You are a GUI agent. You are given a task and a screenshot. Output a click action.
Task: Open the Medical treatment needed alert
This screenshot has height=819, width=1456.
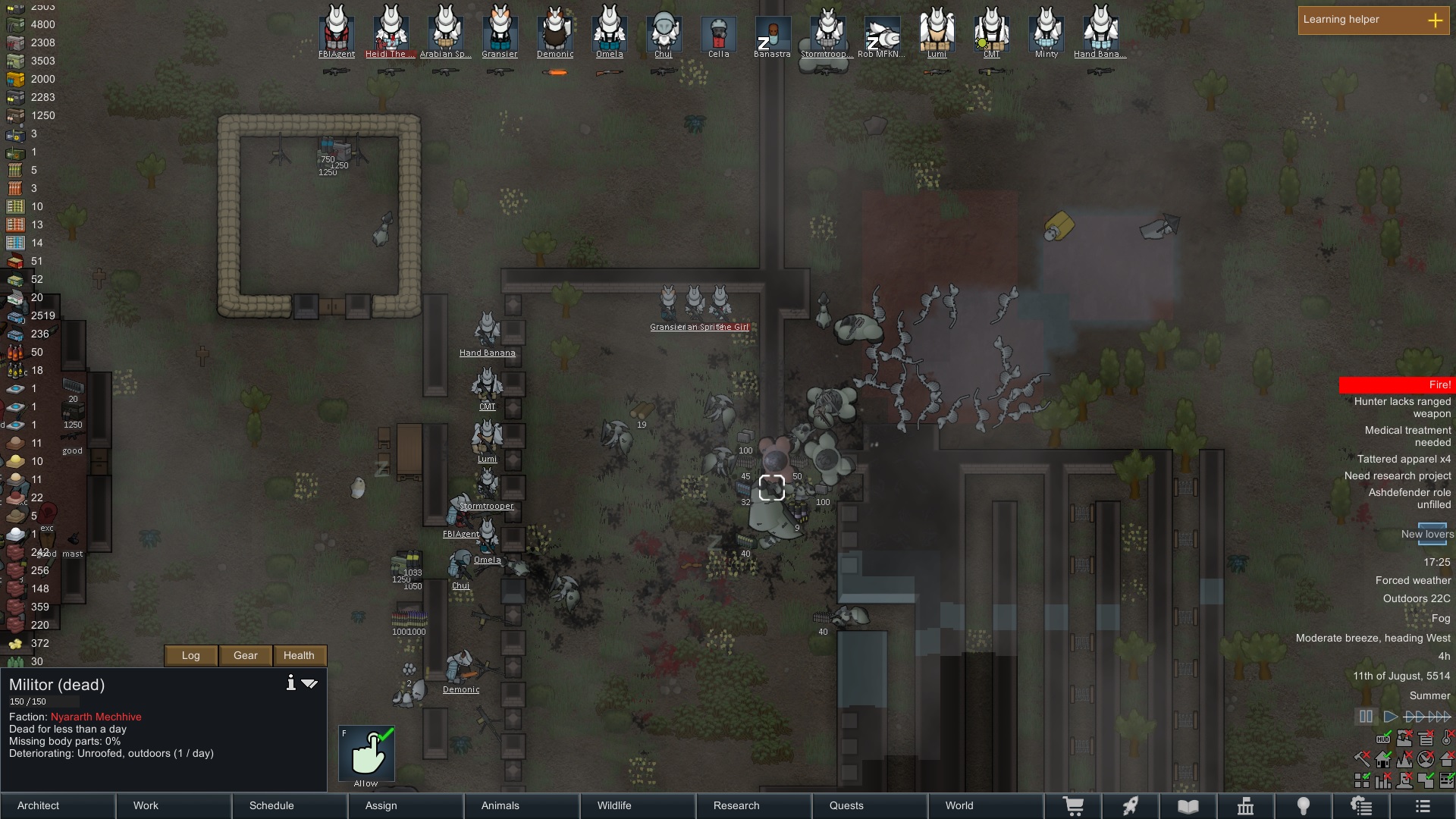(1407, 436)
